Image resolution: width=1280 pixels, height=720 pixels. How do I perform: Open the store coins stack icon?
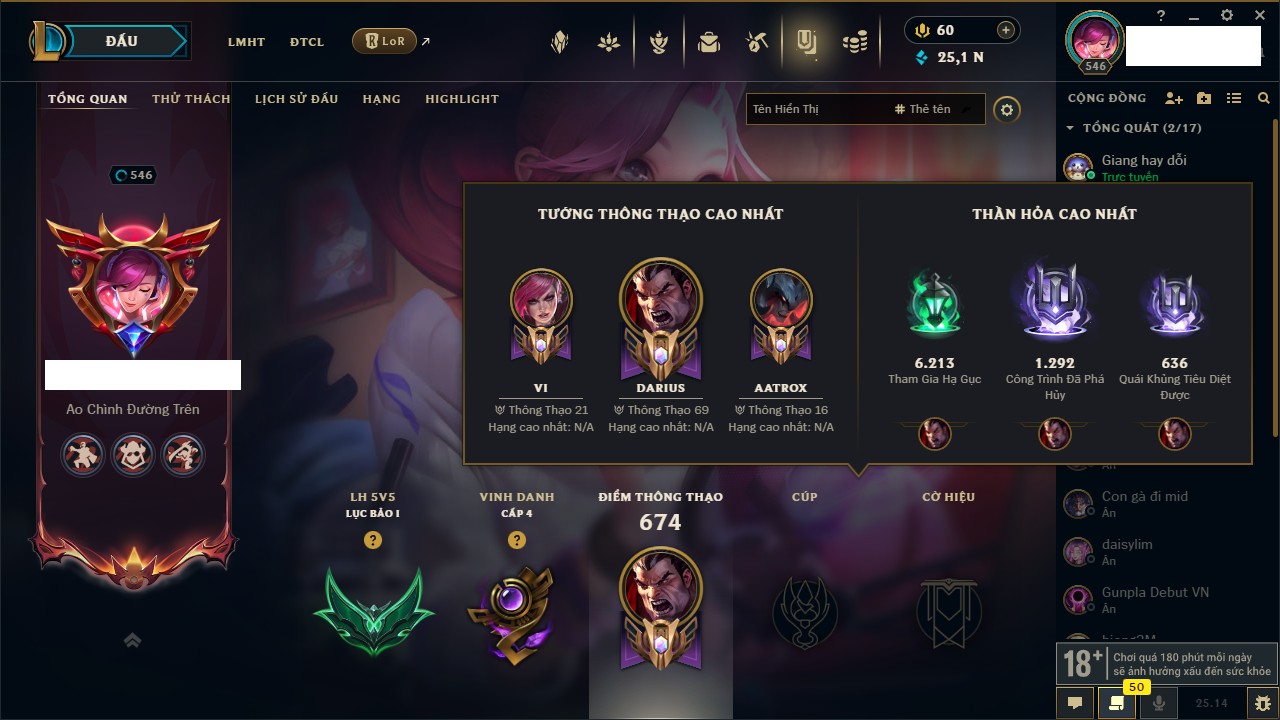pyautogui.click(x=854, y=42)
